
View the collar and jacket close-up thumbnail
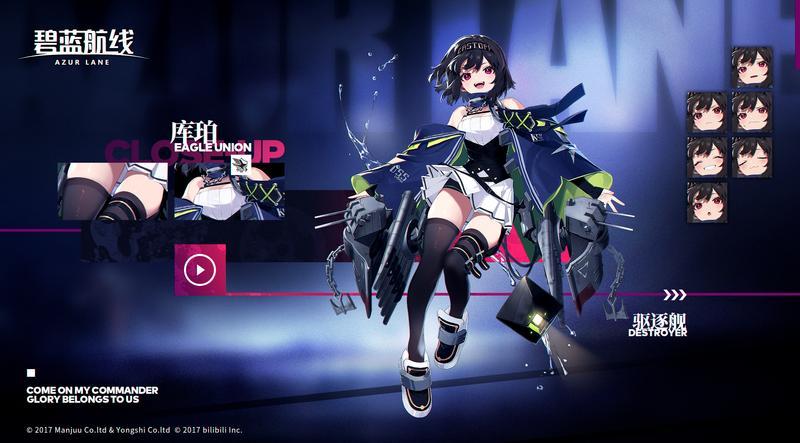click(x=229, y=190)
